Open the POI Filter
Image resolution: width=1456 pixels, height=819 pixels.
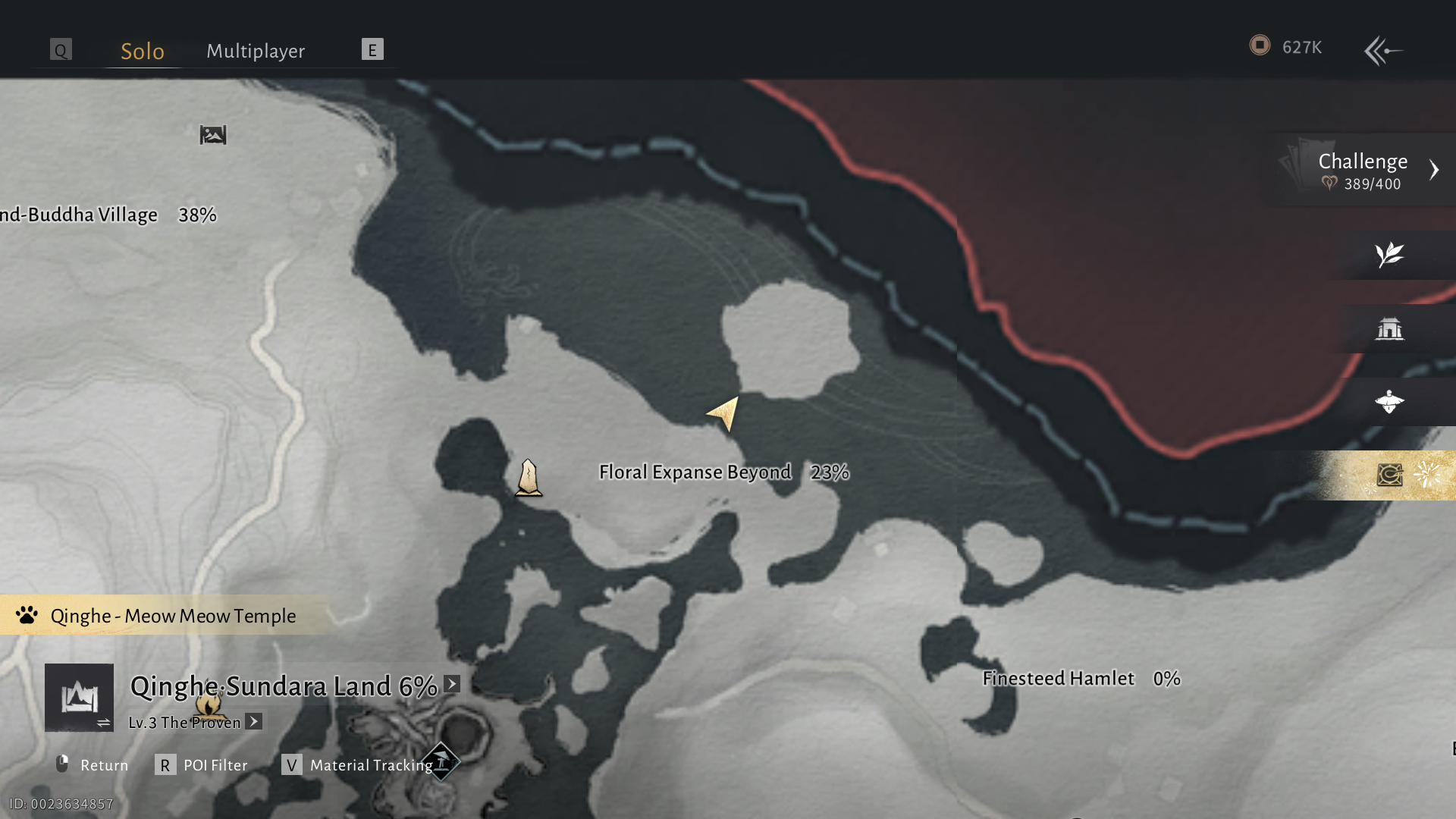[x=202, y=765]
